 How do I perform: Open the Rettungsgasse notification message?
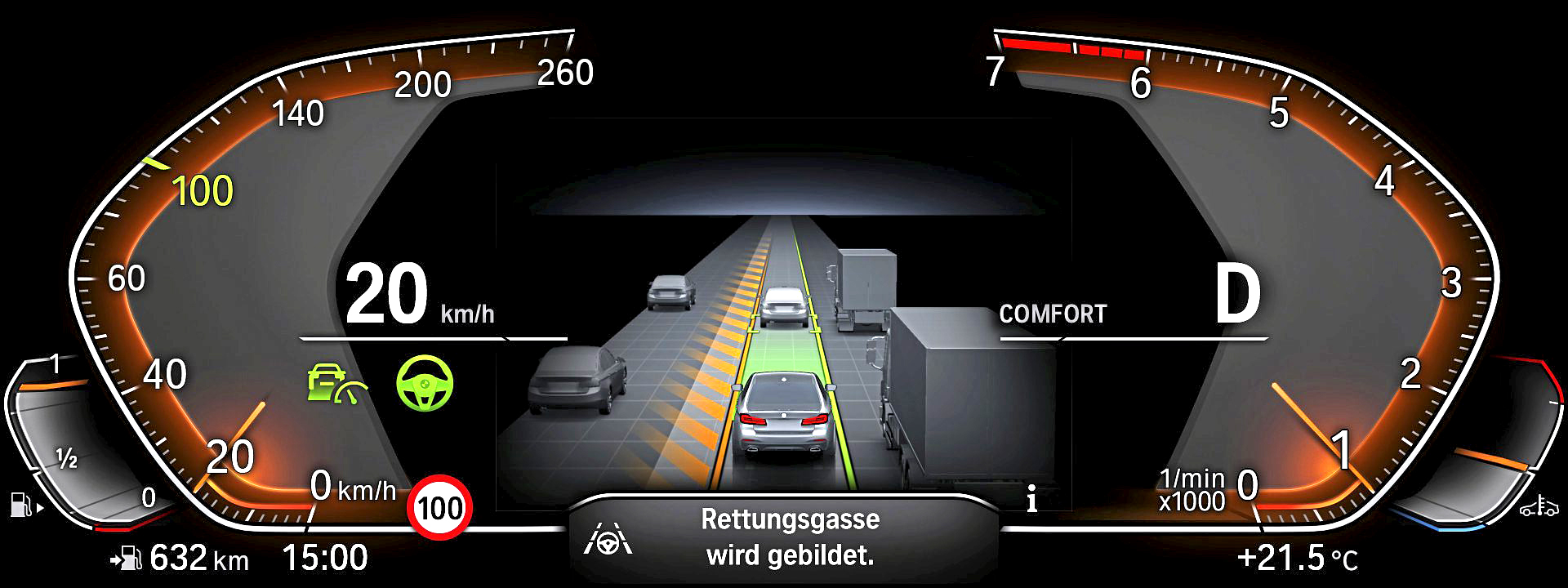coord(790,537)
